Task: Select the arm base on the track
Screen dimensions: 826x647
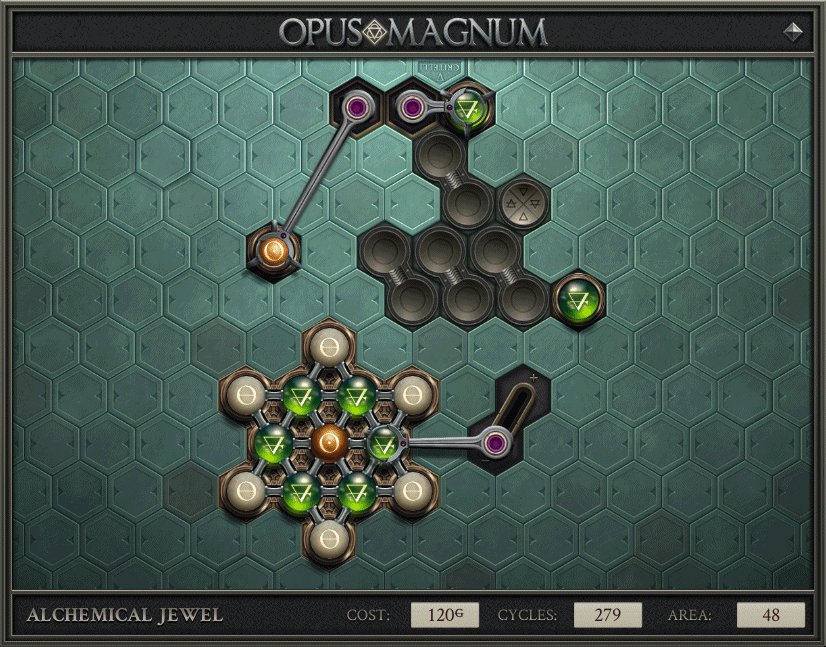Action: pos(495,443)
